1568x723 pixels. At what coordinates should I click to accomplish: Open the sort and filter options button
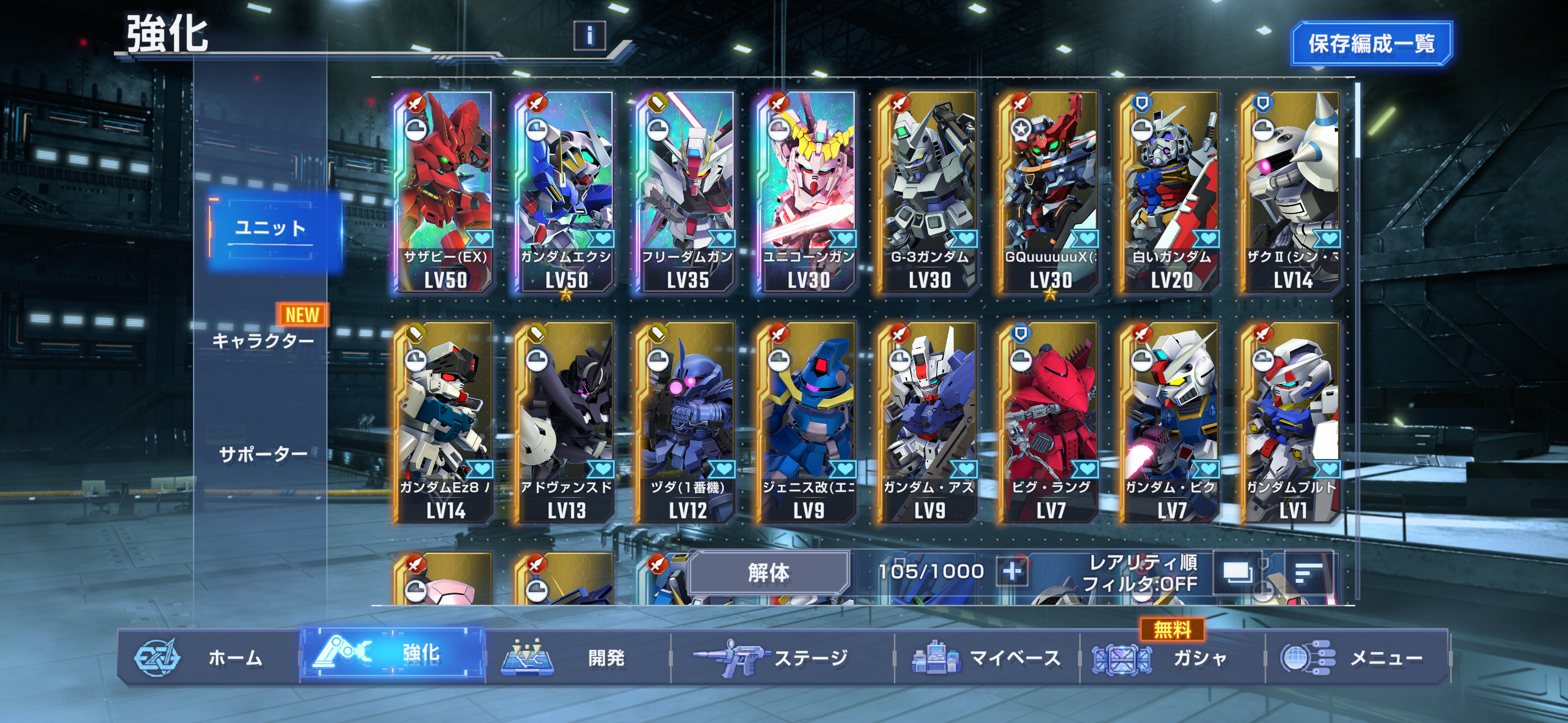coord(1307,572)
